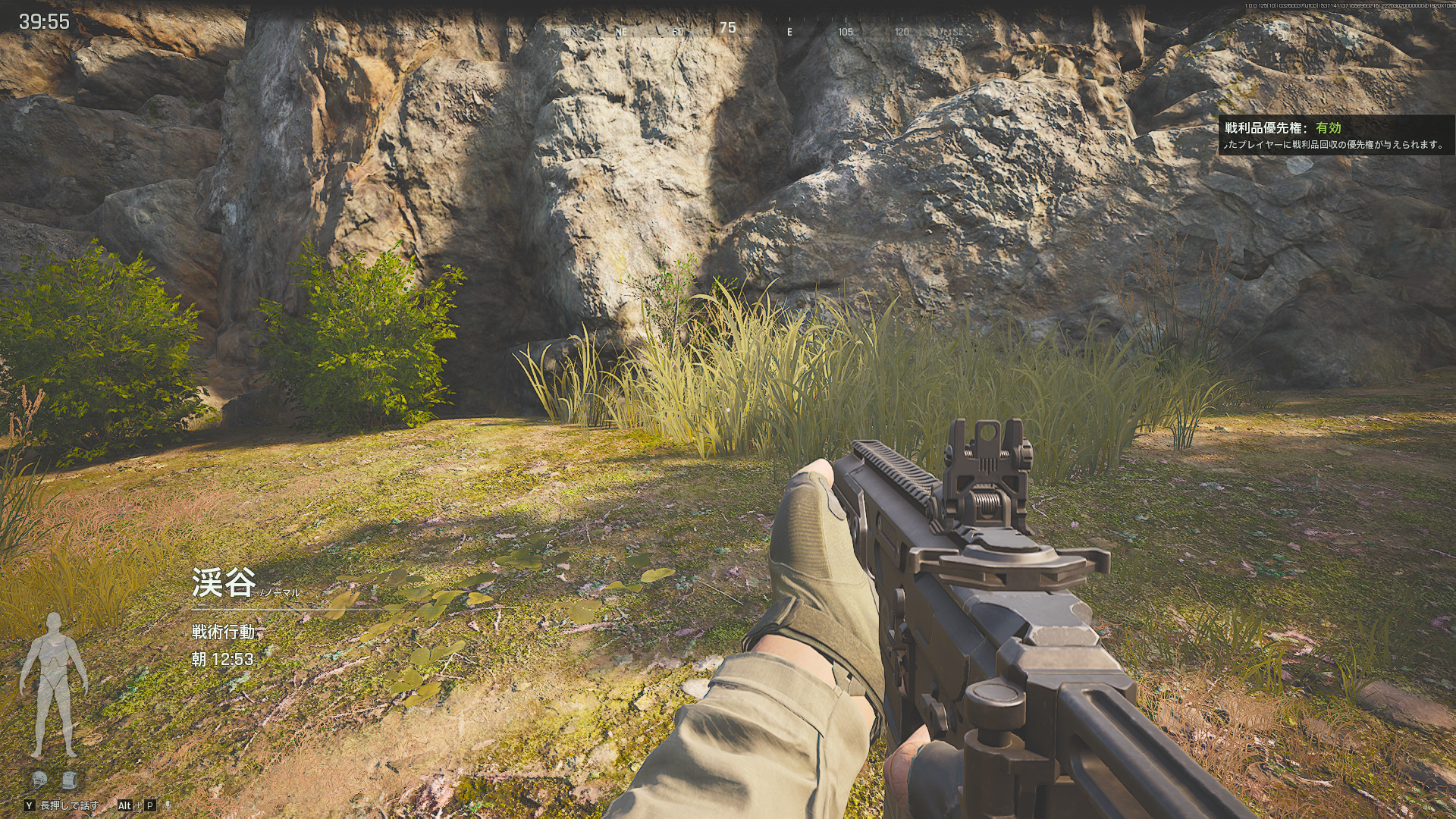The width and height of the screenshot is (1456, 819).
Task: Click the compass heading bar
Action: coord(728,30)
